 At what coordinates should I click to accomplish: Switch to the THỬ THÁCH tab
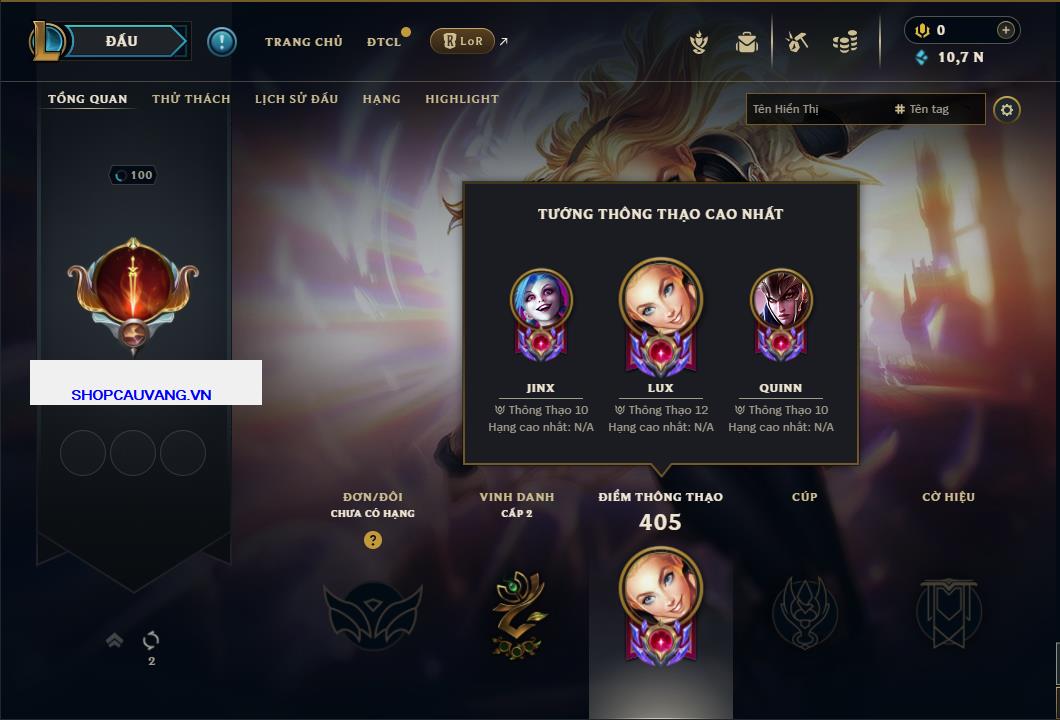191,99
